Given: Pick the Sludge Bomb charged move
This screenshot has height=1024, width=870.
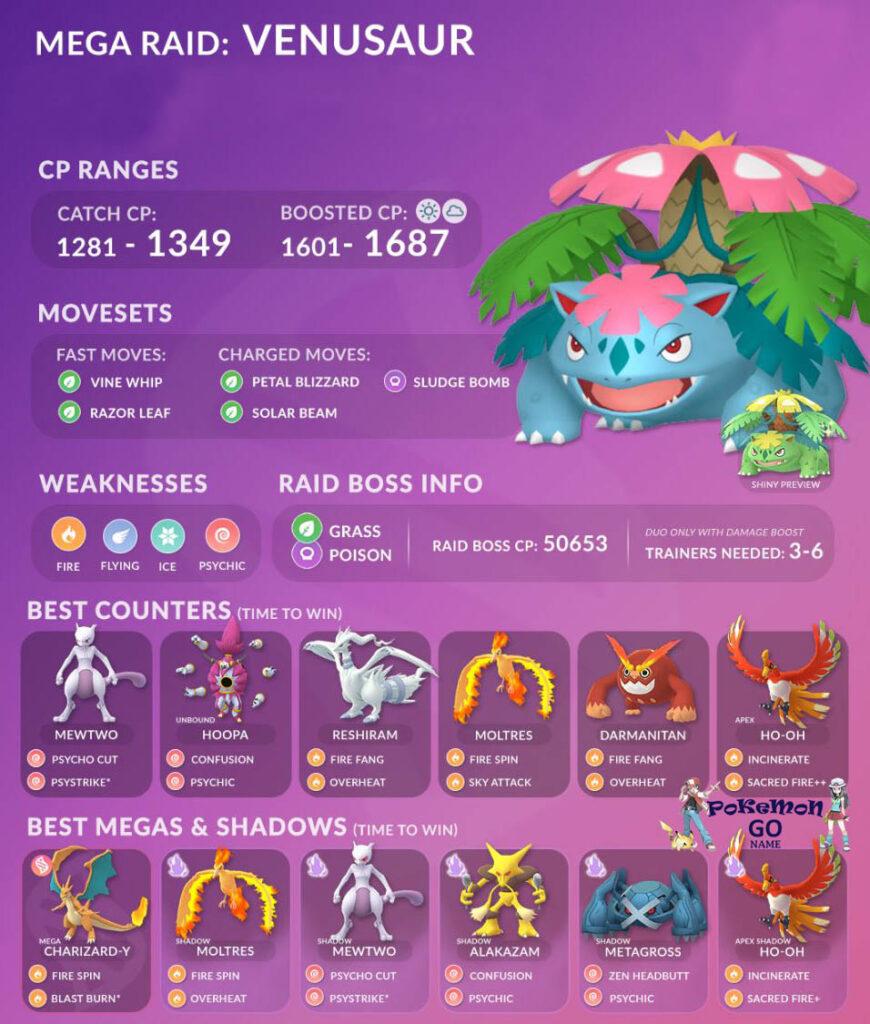Looking at the screenshot, I should [x=448, y=382].
